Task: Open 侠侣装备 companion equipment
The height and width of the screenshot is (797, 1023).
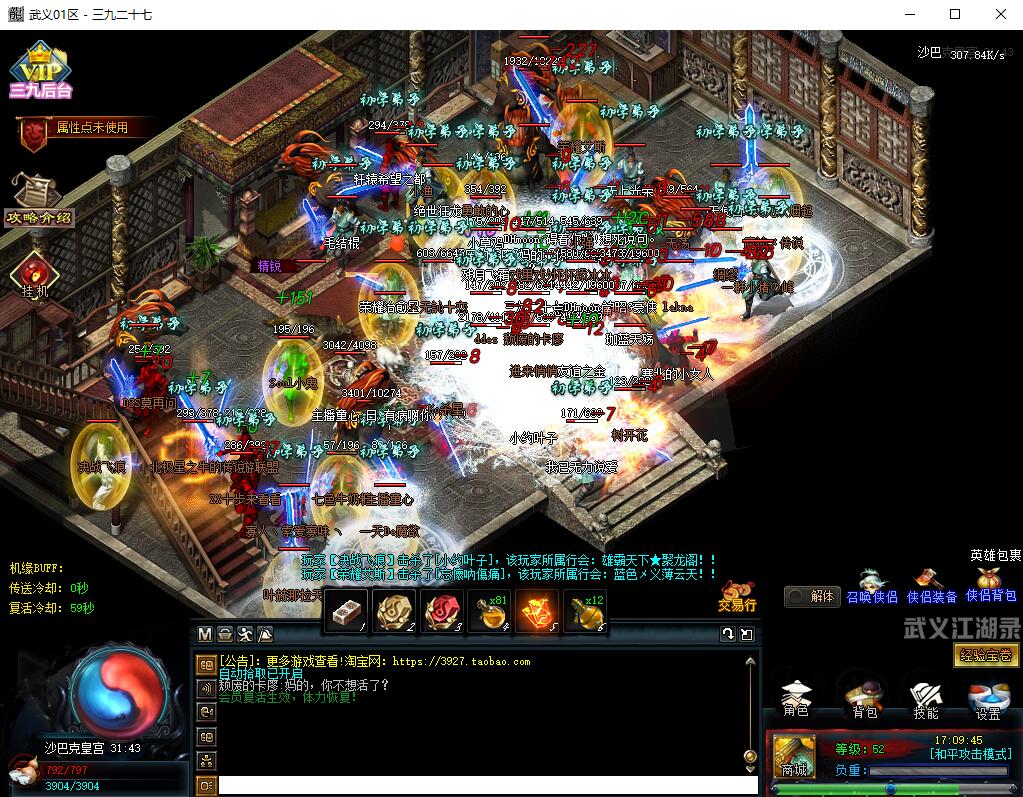Action: tap(932, 586)
